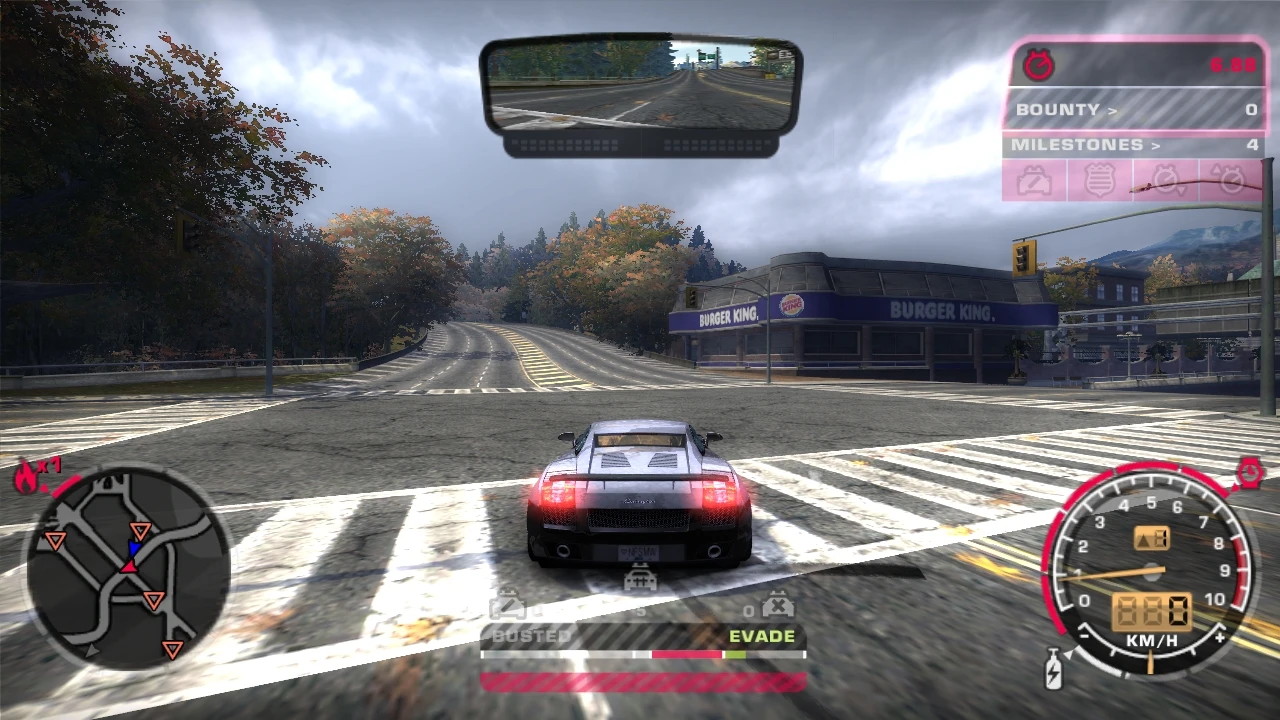Select the police car milestone icon
This screenshot has width=1280, height=720.
(x=1035, y=180)
